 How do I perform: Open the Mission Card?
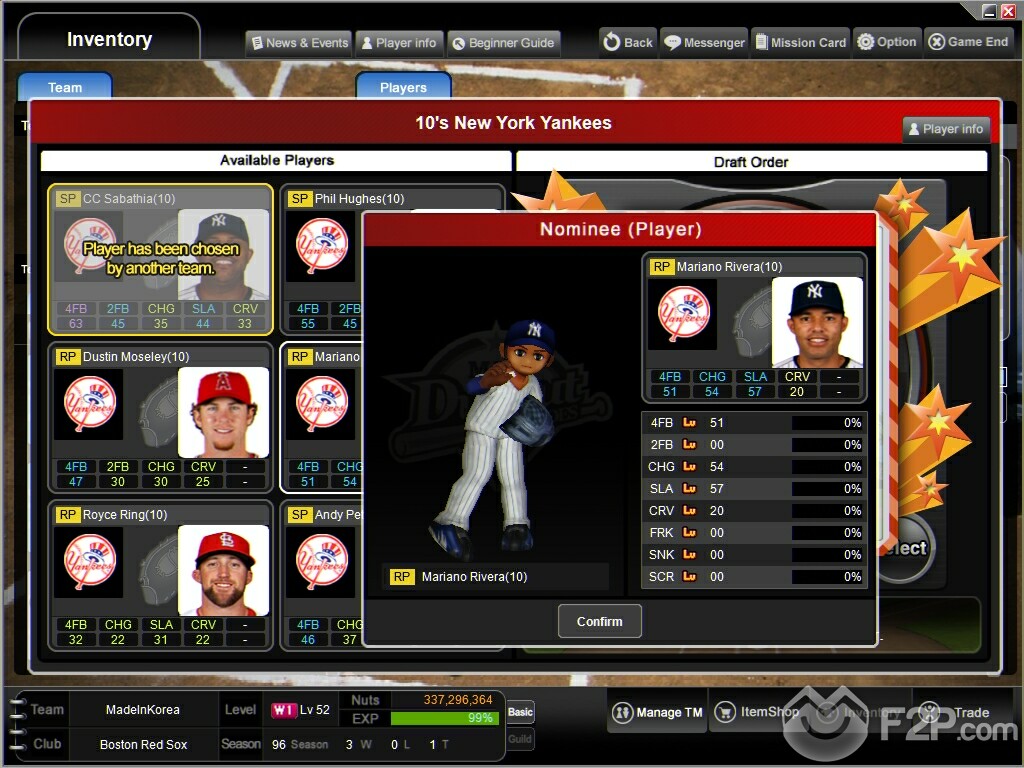tap(802, 42)
